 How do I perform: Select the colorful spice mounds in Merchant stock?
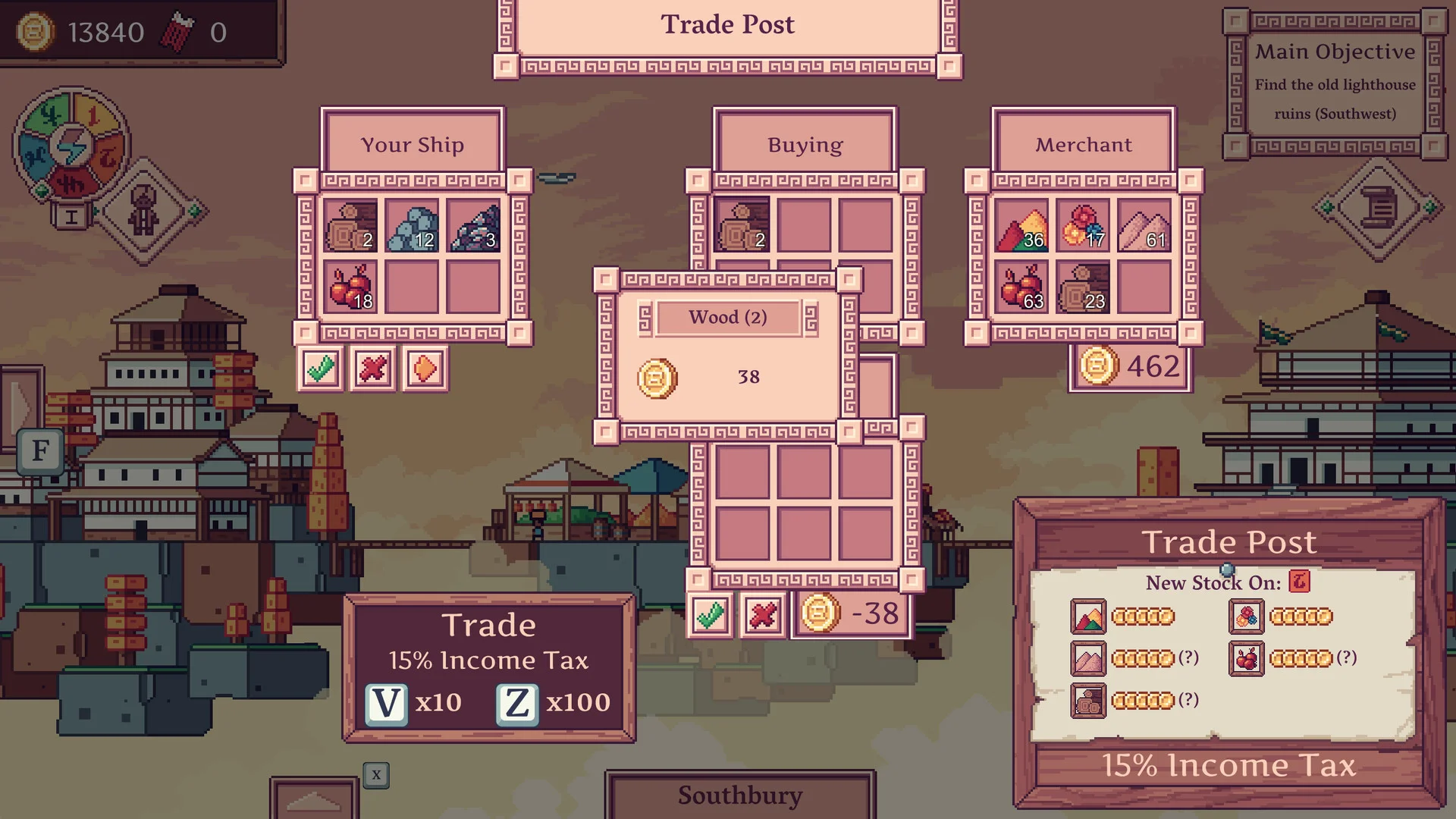pyautogui.click(x=1021, y=227)
